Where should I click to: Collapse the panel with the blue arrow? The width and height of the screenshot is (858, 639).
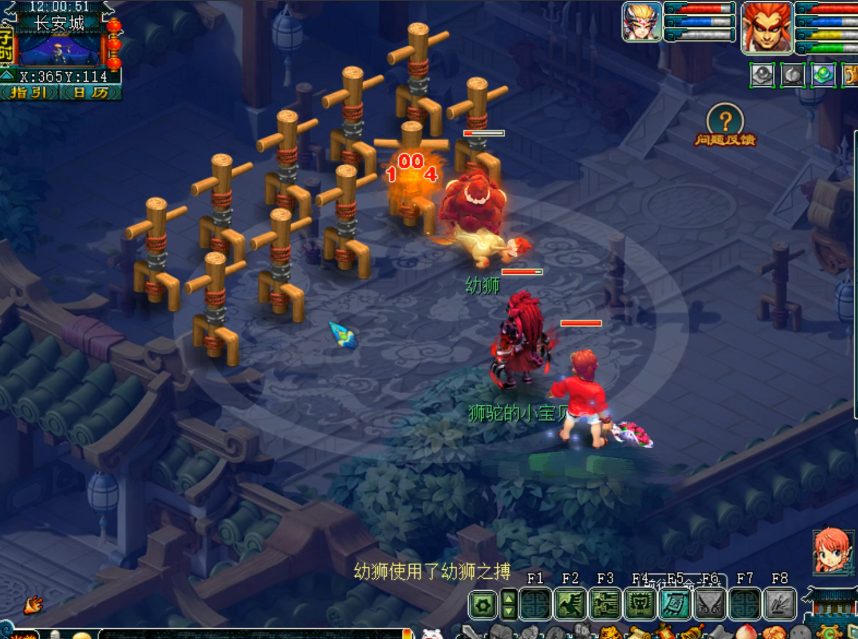[x=7, y=75]
